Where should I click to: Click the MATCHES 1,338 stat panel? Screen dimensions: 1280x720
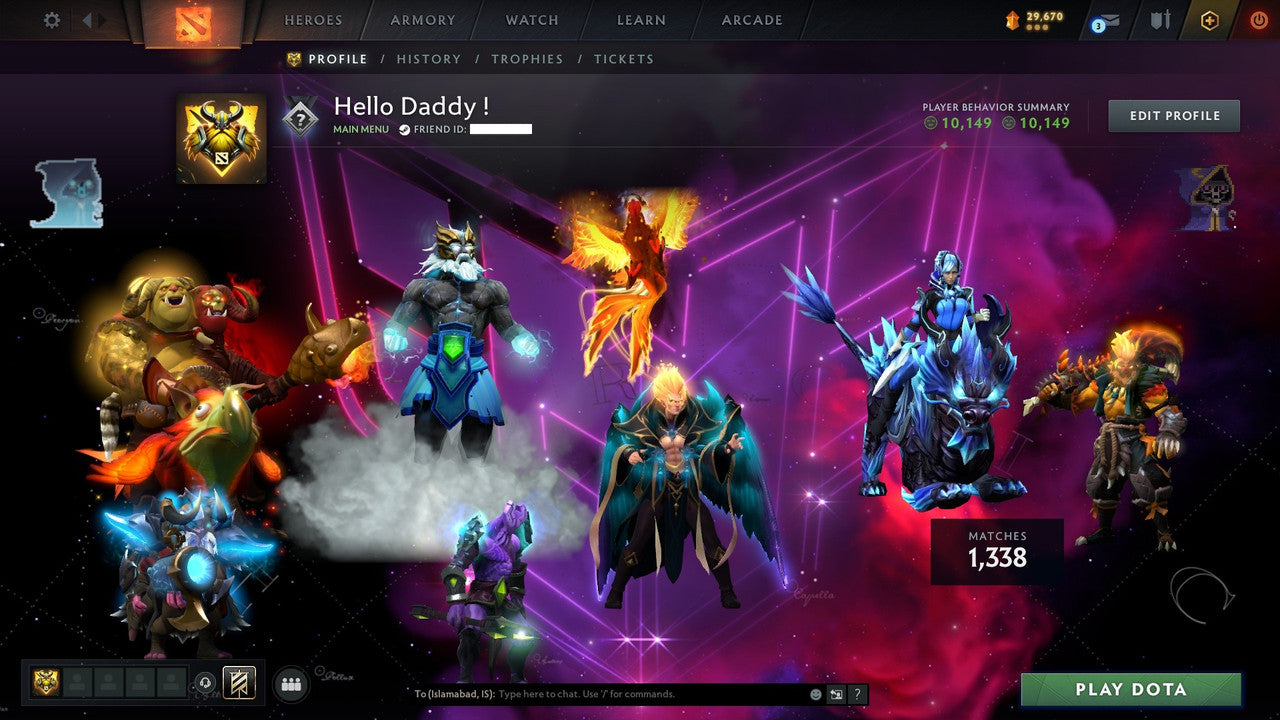[996, 549]
